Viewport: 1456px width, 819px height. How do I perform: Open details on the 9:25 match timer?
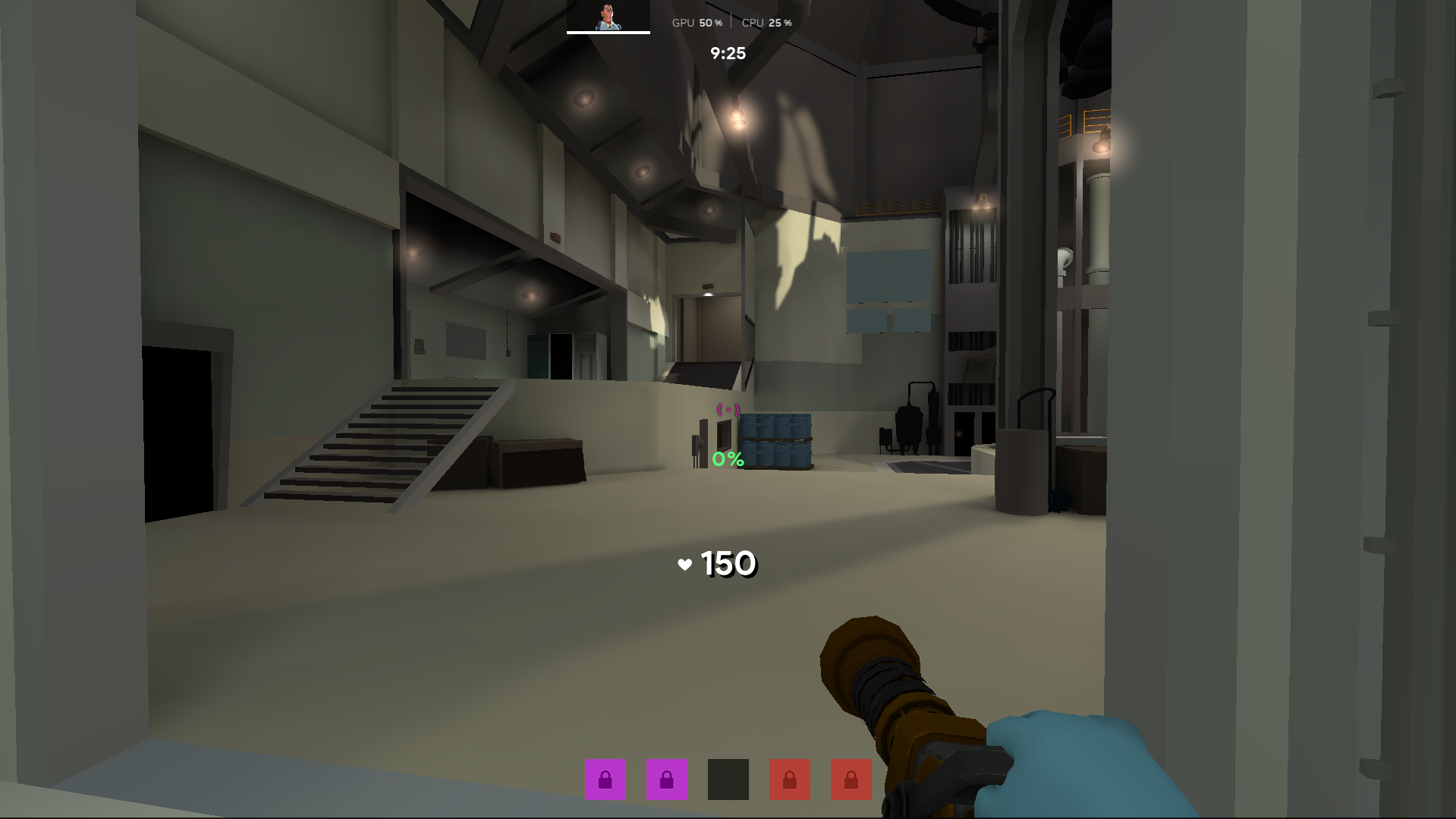[727, 53]
